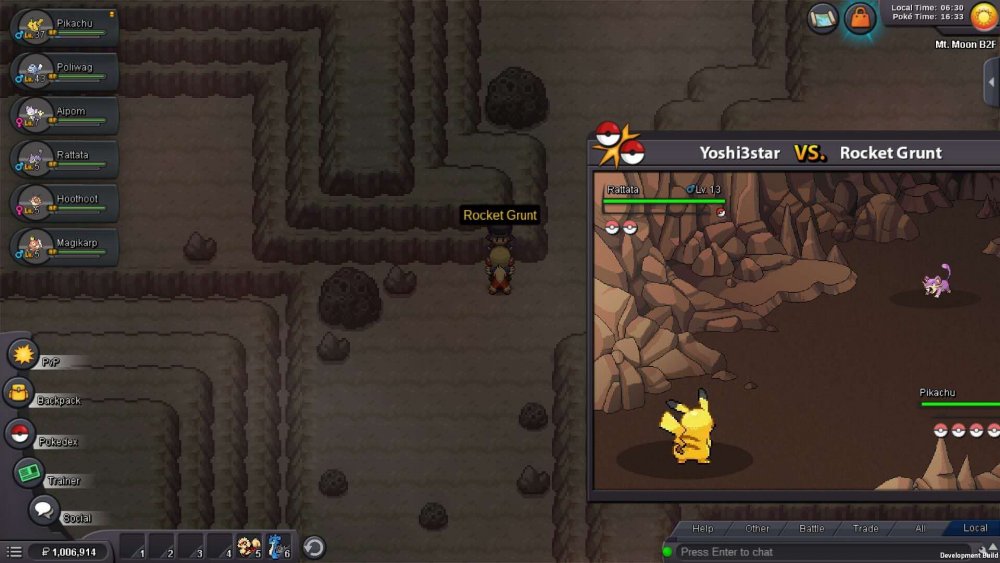
Task: Use the Arcanine mount in hotbar slot 5
Action: point(249,547)
